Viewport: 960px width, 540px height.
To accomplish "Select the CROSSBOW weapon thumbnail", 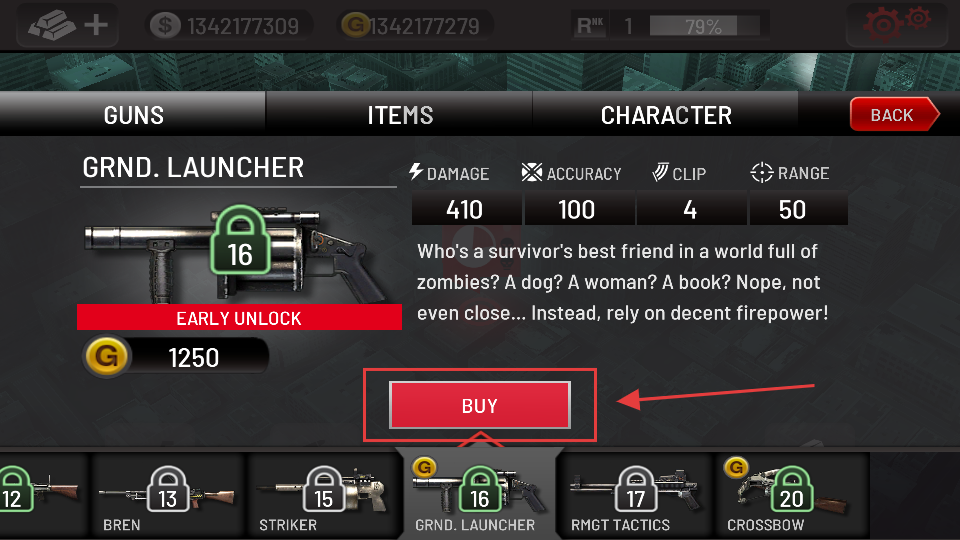I will [x=790, y=496].
